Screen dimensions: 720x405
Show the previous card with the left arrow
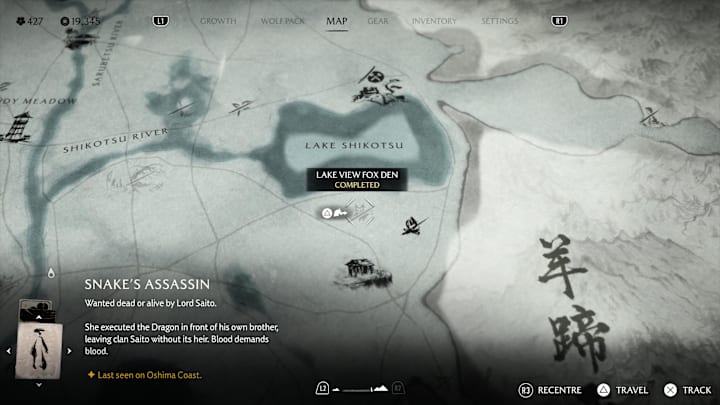(9, 350)
